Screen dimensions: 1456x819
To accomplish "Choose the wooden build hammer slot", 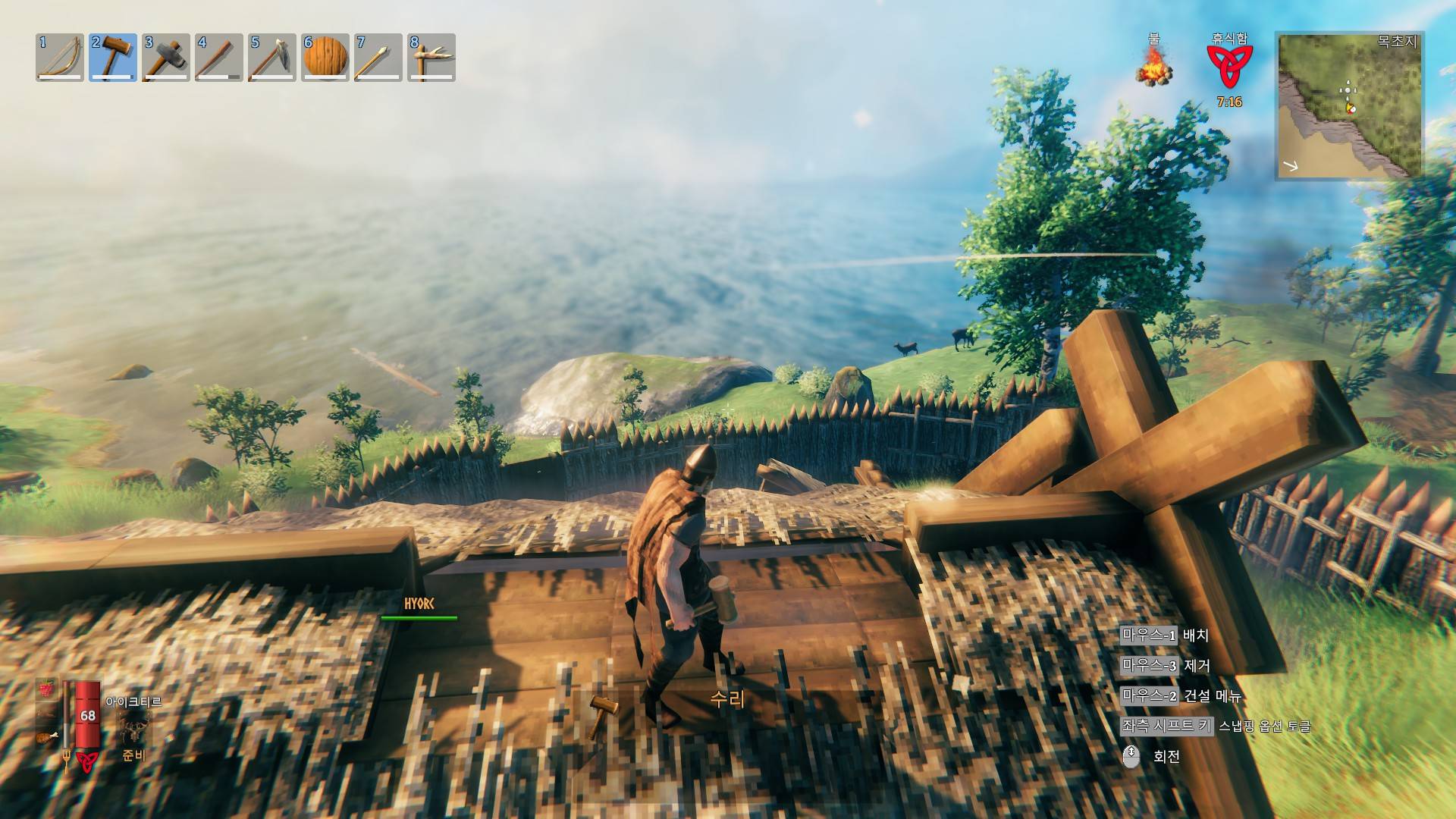I will click(113, 57).
